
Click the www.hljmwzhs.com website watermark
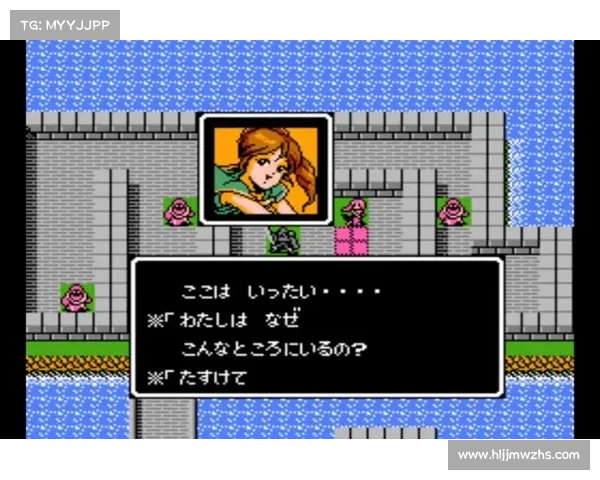pos(519,455)
